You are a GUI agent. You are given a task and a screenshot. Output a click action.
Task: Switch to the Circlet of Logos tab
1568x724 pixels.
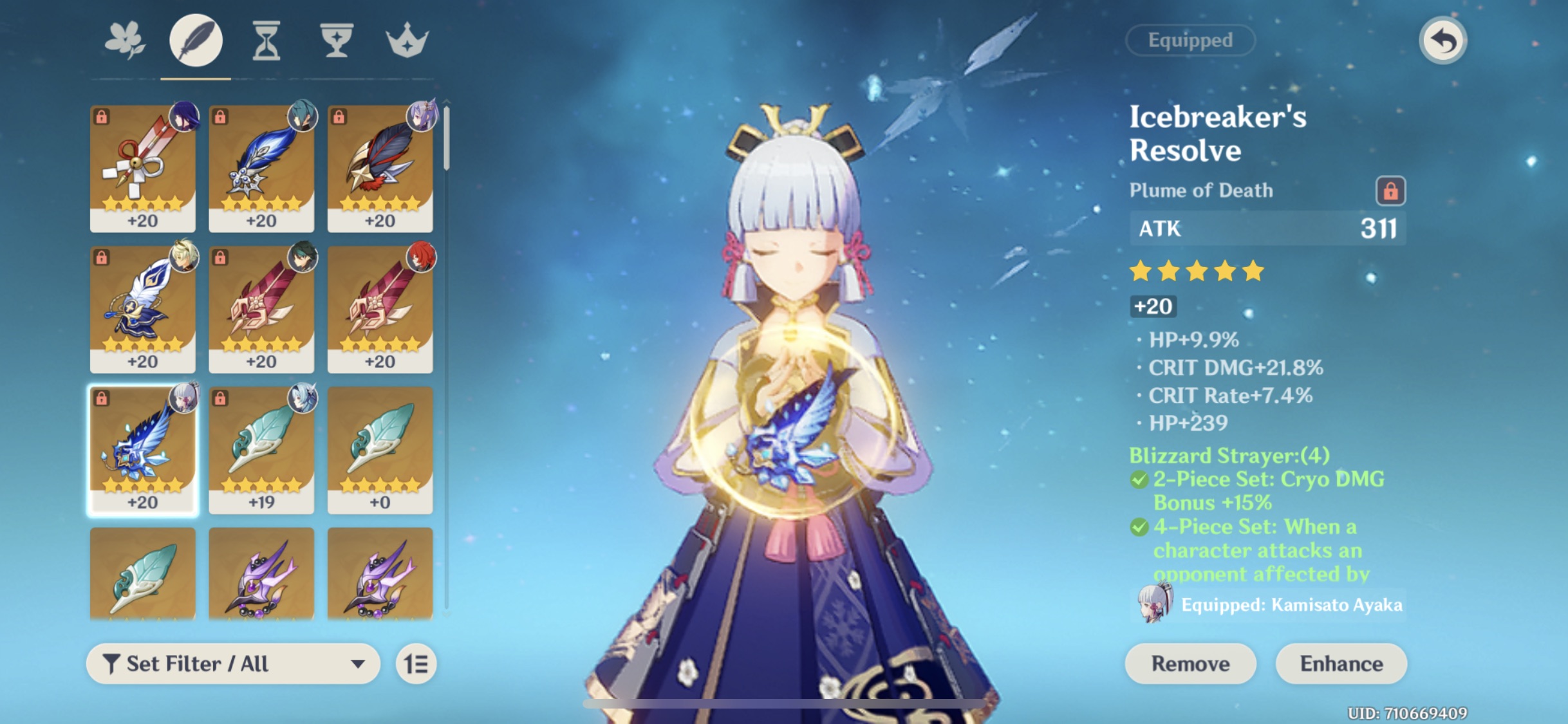pyautogui.click(x=407, y=41)
